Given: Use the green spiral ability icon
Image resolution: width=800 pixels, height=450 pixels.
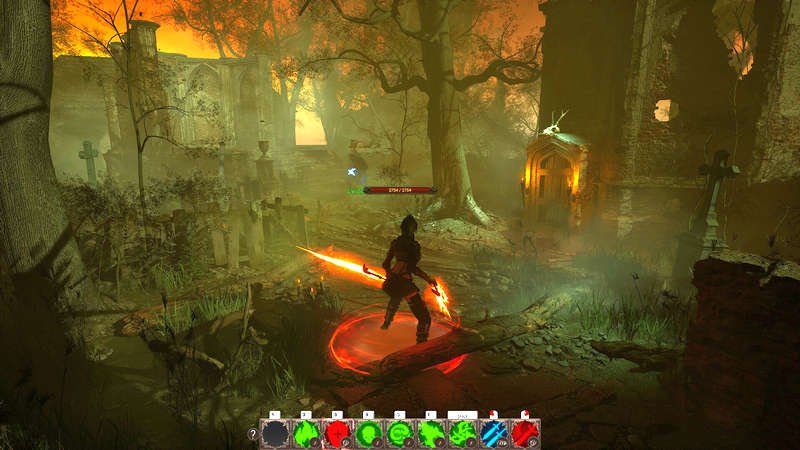Looking at the screenshot, I should click(x=400, y=433).
